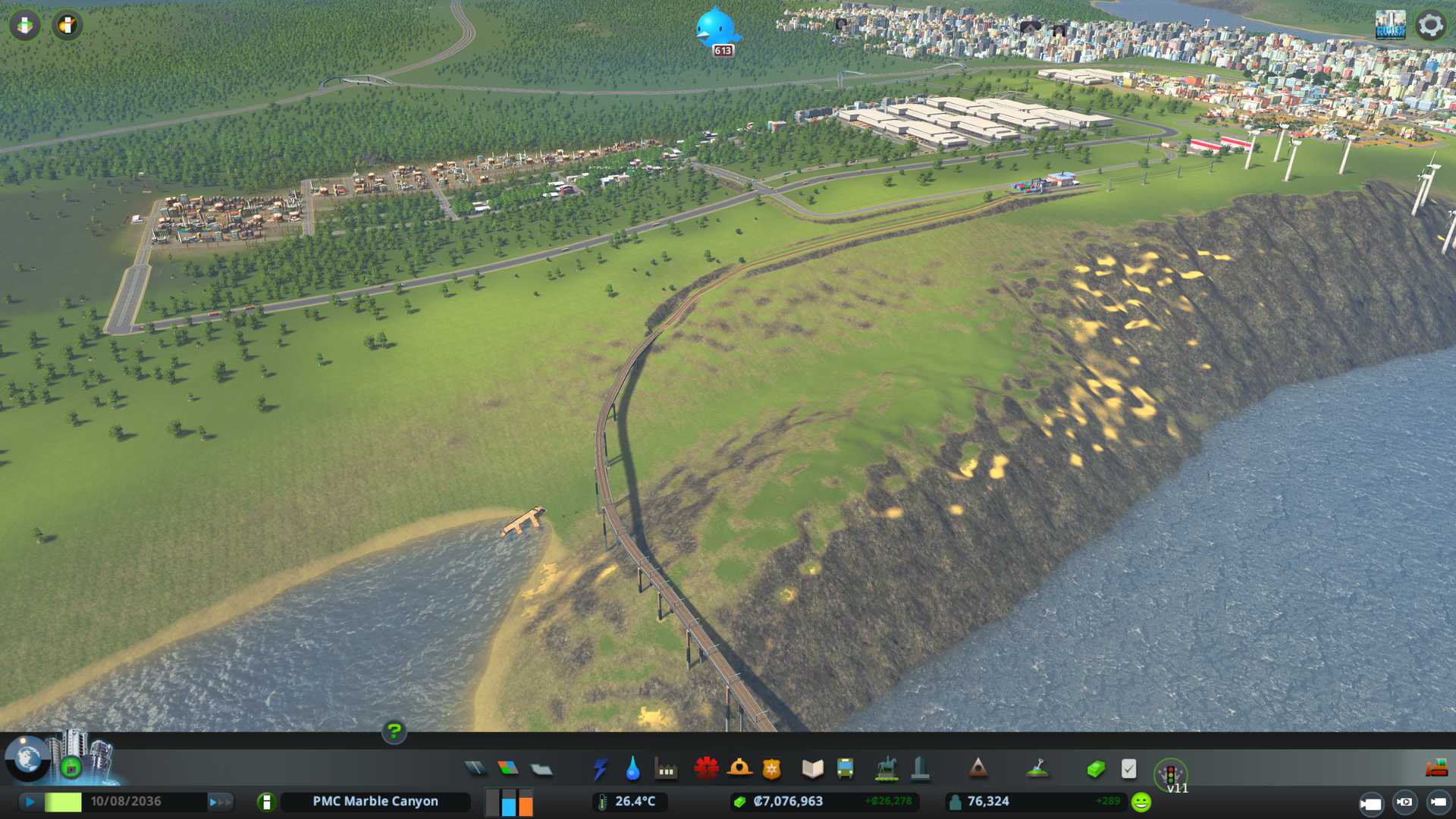Viewport: 1456px width, 819px height.
Task: Open the Healthcare services menu
Action: coord(706,769)
